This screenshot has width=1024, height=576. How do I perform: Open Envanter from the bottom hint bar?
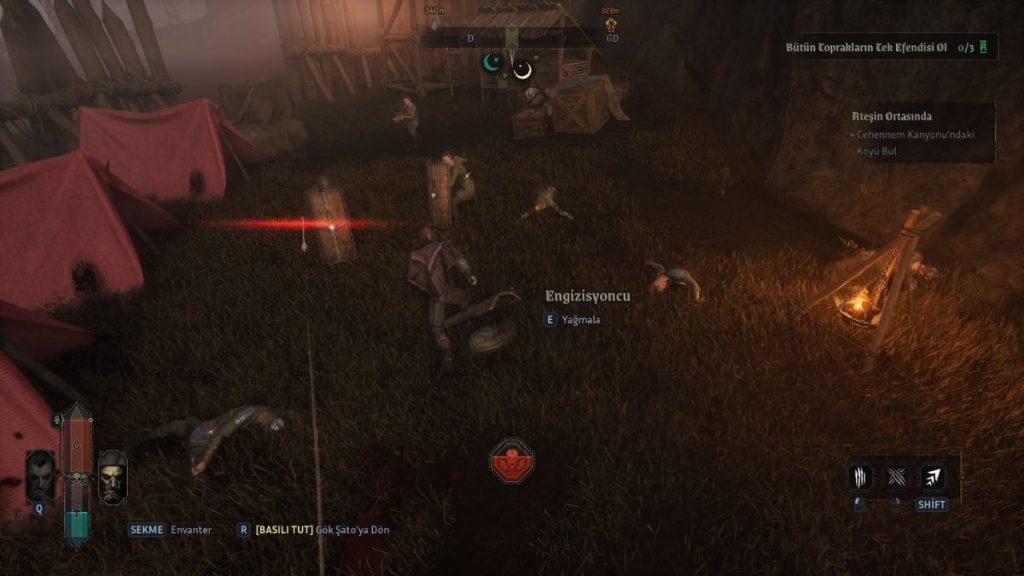pyautogui.click(x=191, y=529)
